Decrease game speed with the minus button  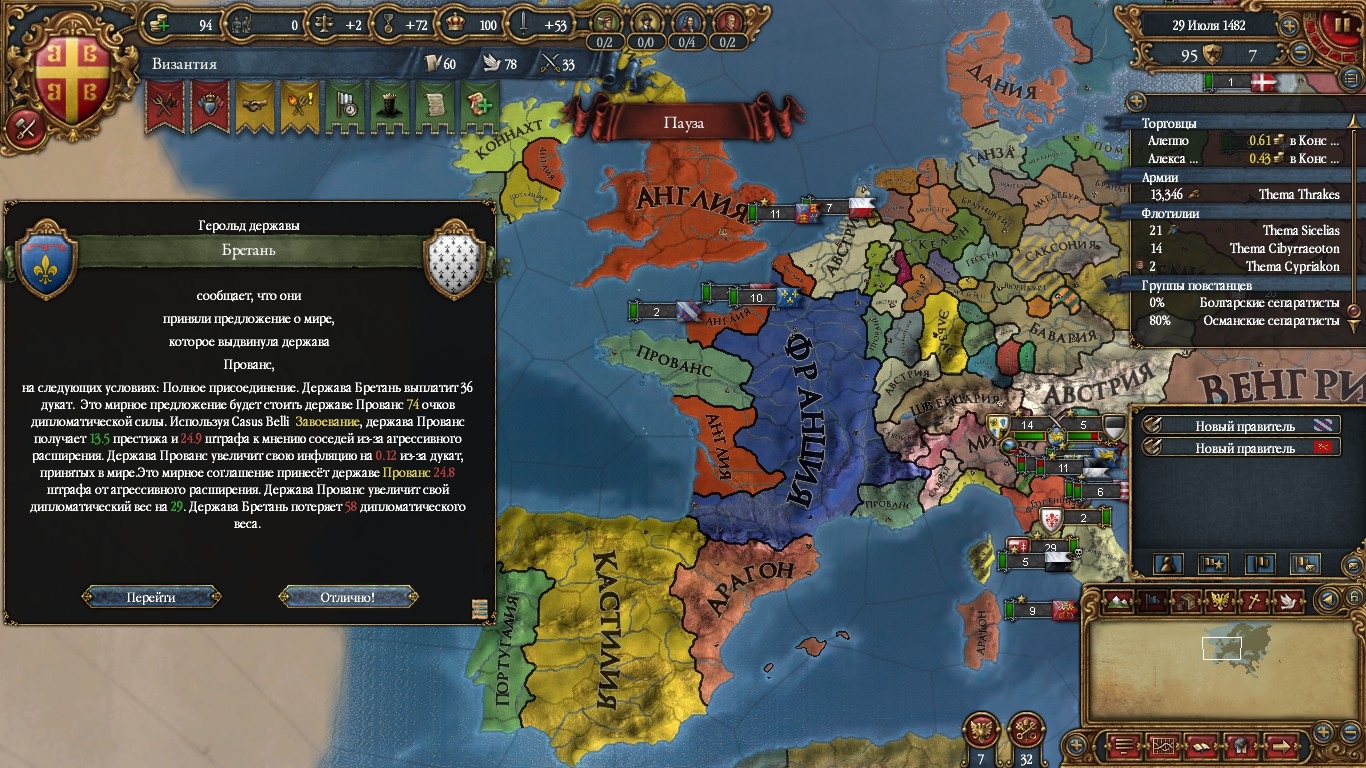1301,53
